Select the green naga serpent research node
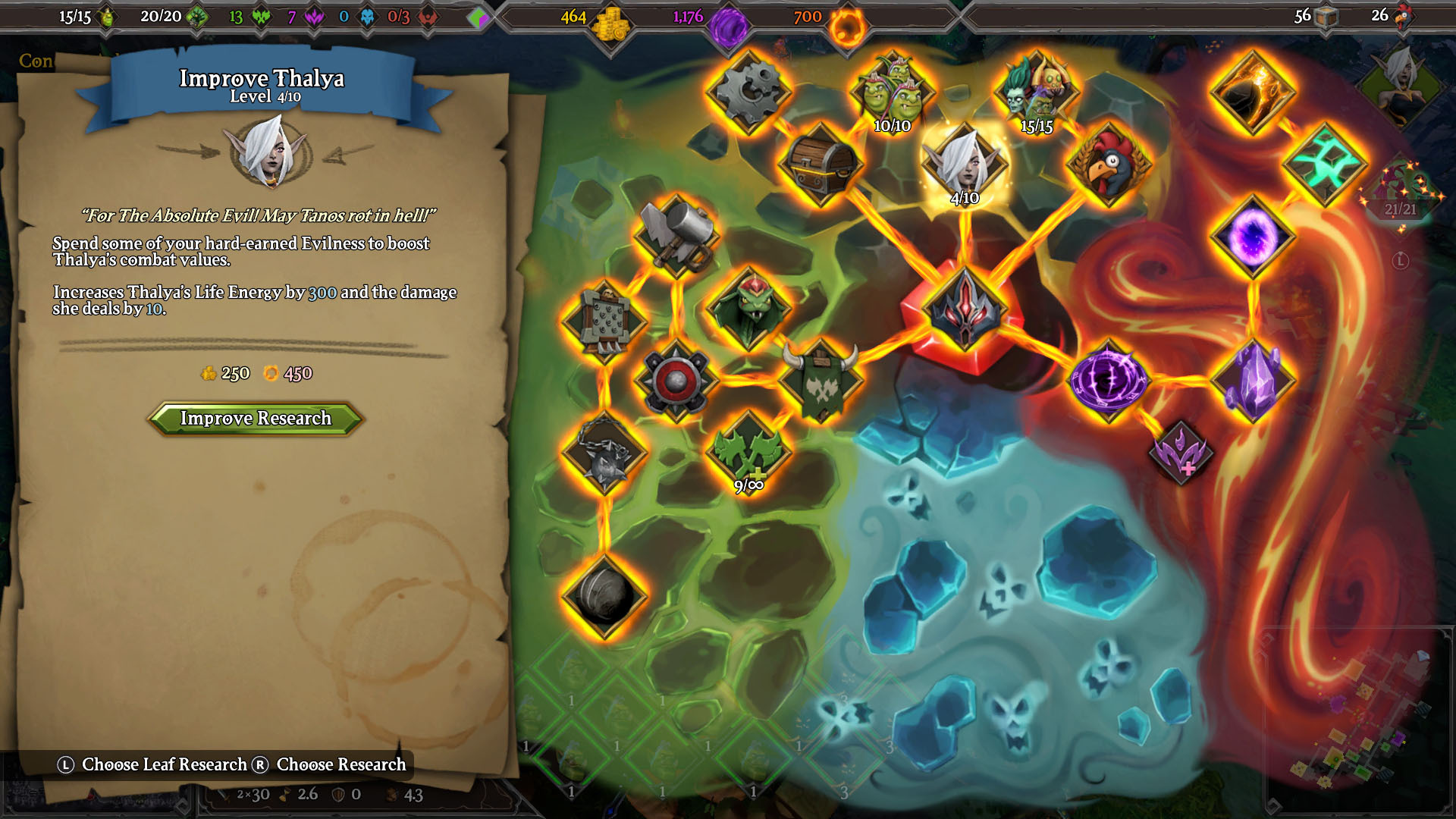 (748, 309)
